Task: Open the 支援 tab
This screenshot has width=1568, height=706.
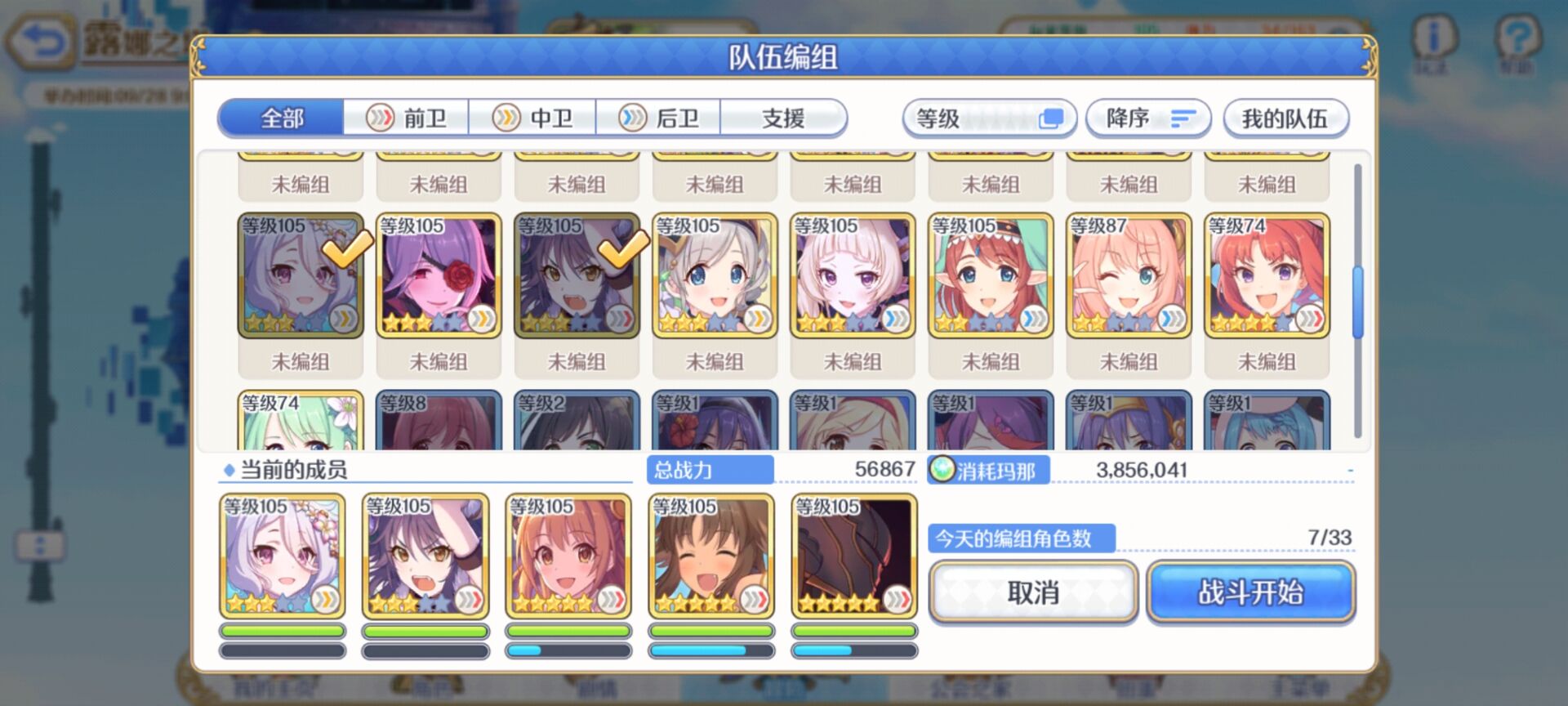Action: 783,118
